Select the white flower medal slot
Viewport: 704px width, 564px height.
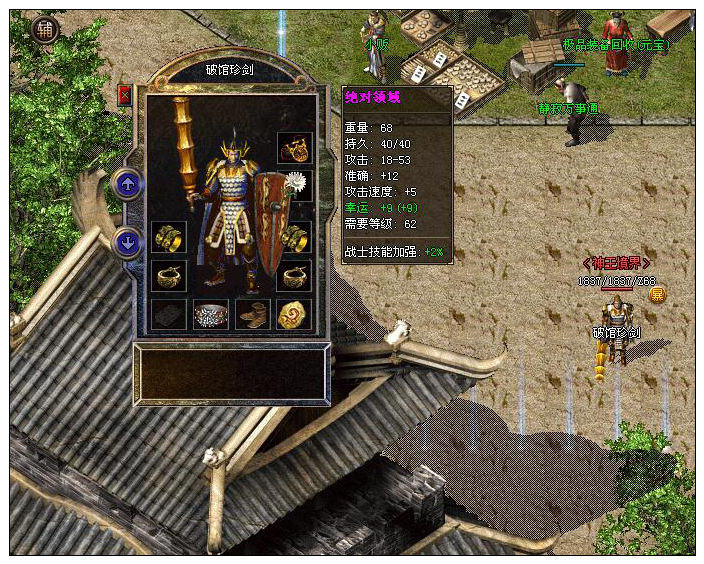(295, 184)
